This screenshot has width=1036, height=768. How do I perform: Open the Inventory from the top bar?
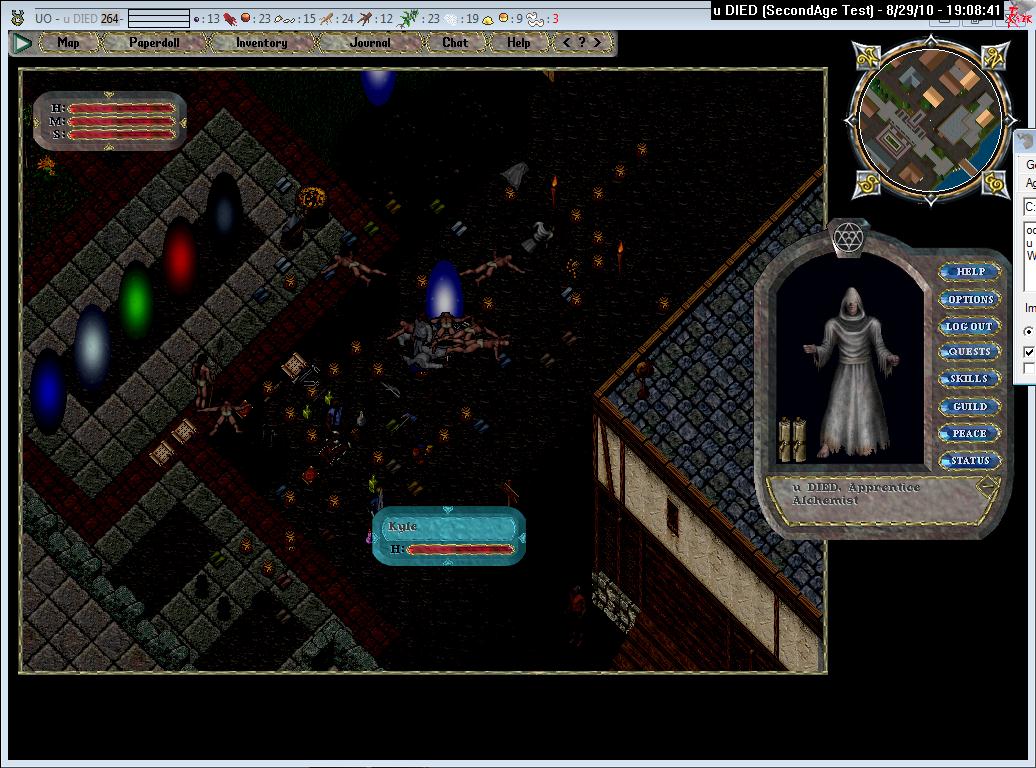pyautogui.click(x=261, y=43)
